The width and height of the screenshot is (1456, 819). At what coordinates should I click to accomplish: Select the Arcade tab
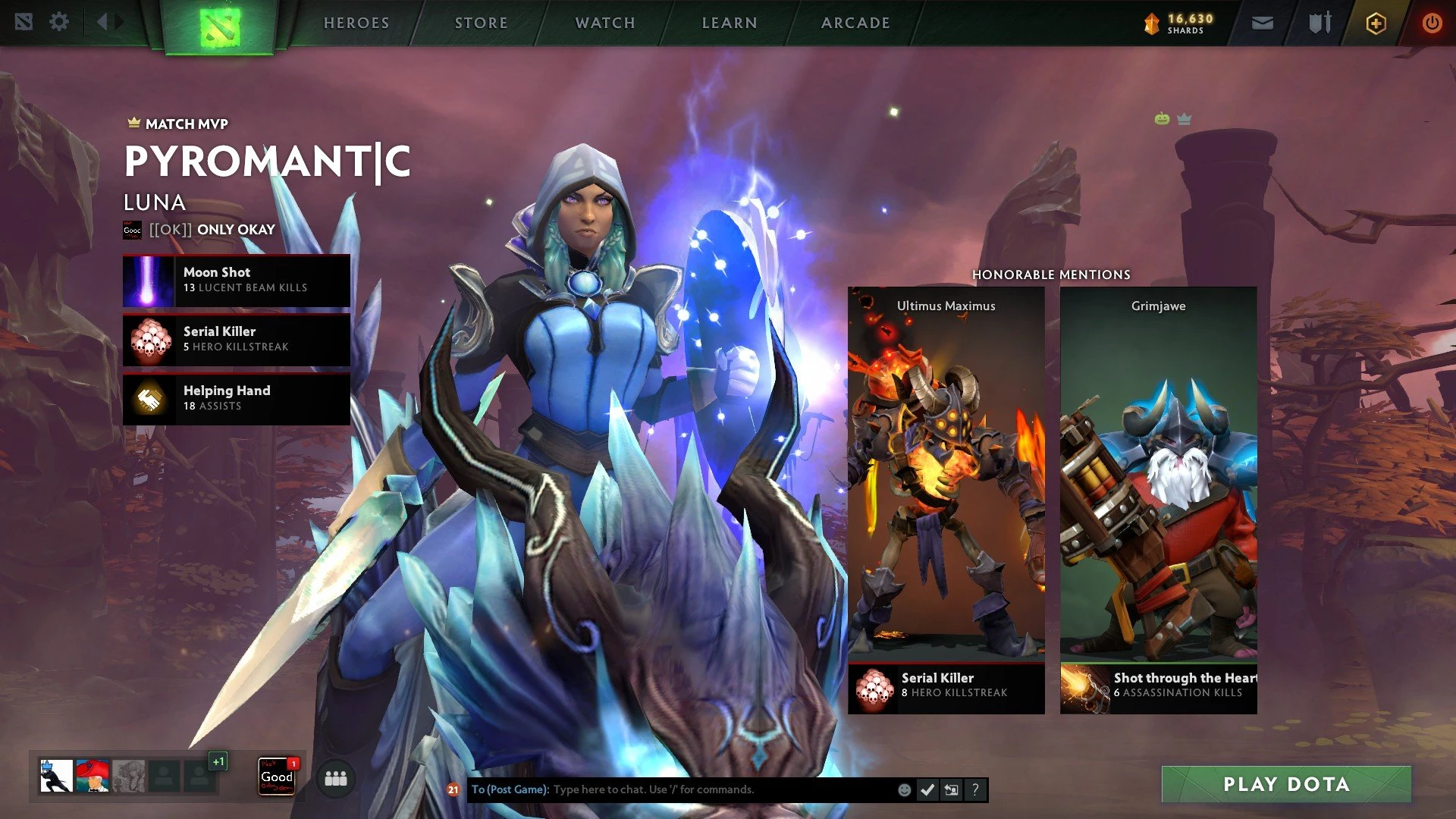[855, 23]
